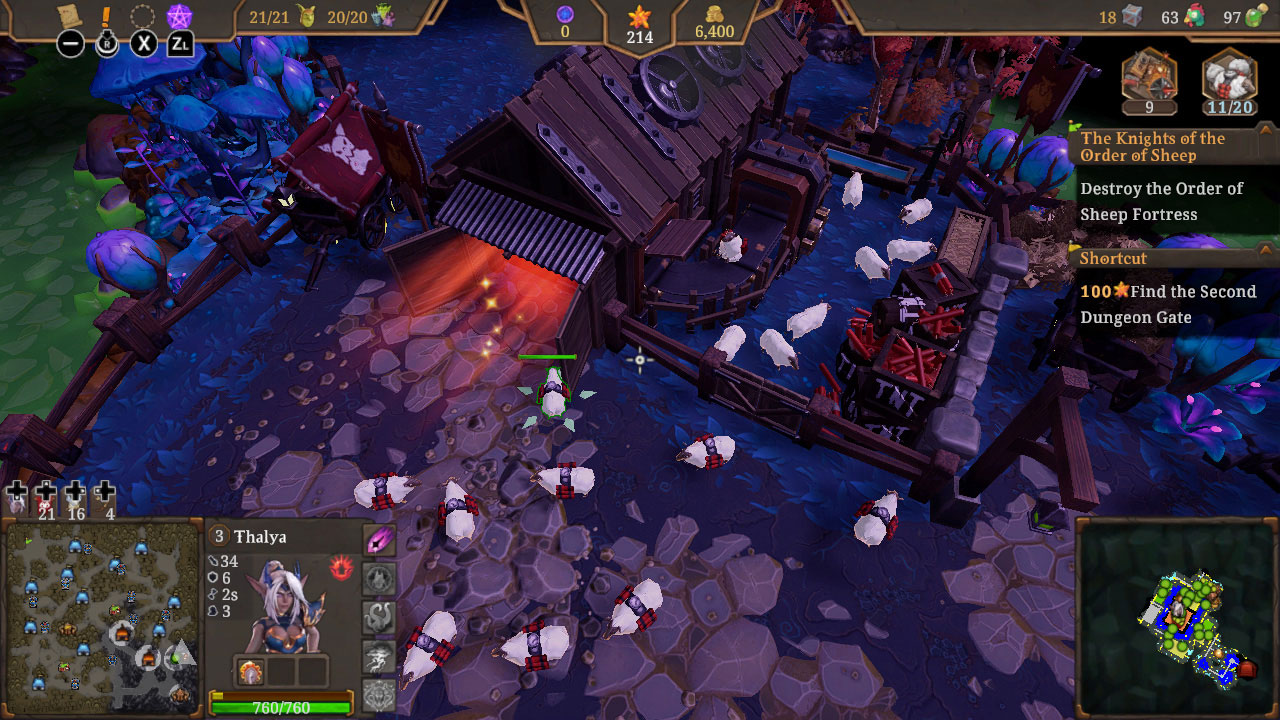The height and width of the screenshot is (720, 1280).
Task: Toggle the orange exclamation alert icon
Action: coord(107,15)
